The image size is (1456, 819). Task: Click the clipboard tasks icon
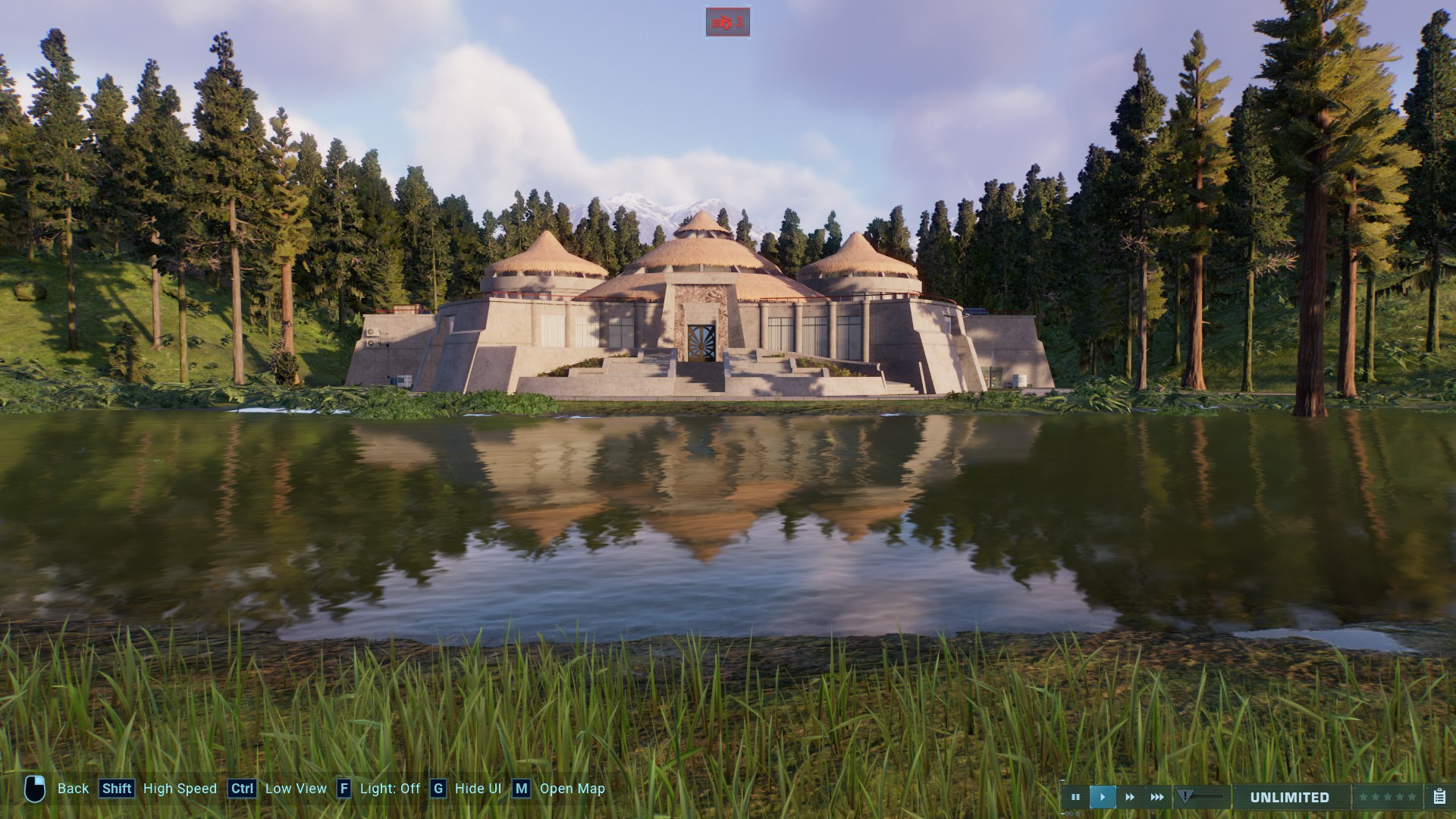(x=1439, y=797)
